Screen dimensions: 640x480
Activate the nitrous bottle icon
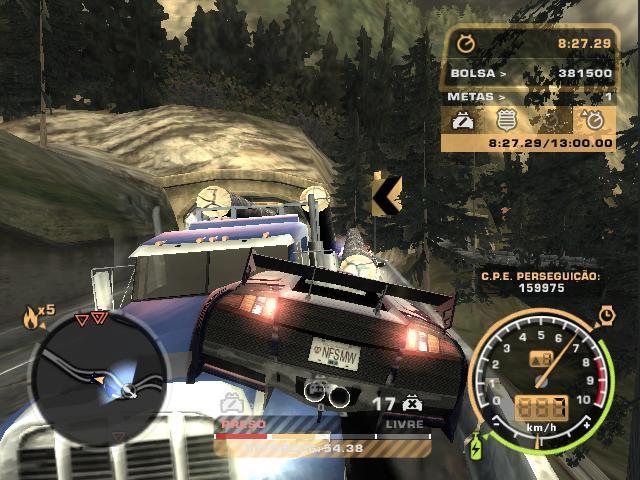(477, 441)
